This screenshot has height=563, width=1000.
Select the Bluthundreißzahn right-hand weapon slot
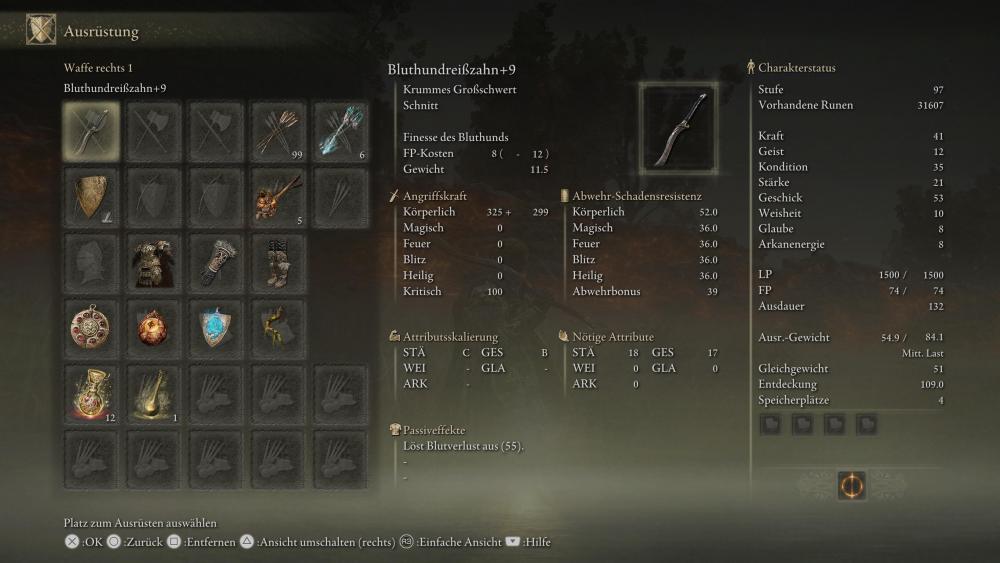coord(91,130)
